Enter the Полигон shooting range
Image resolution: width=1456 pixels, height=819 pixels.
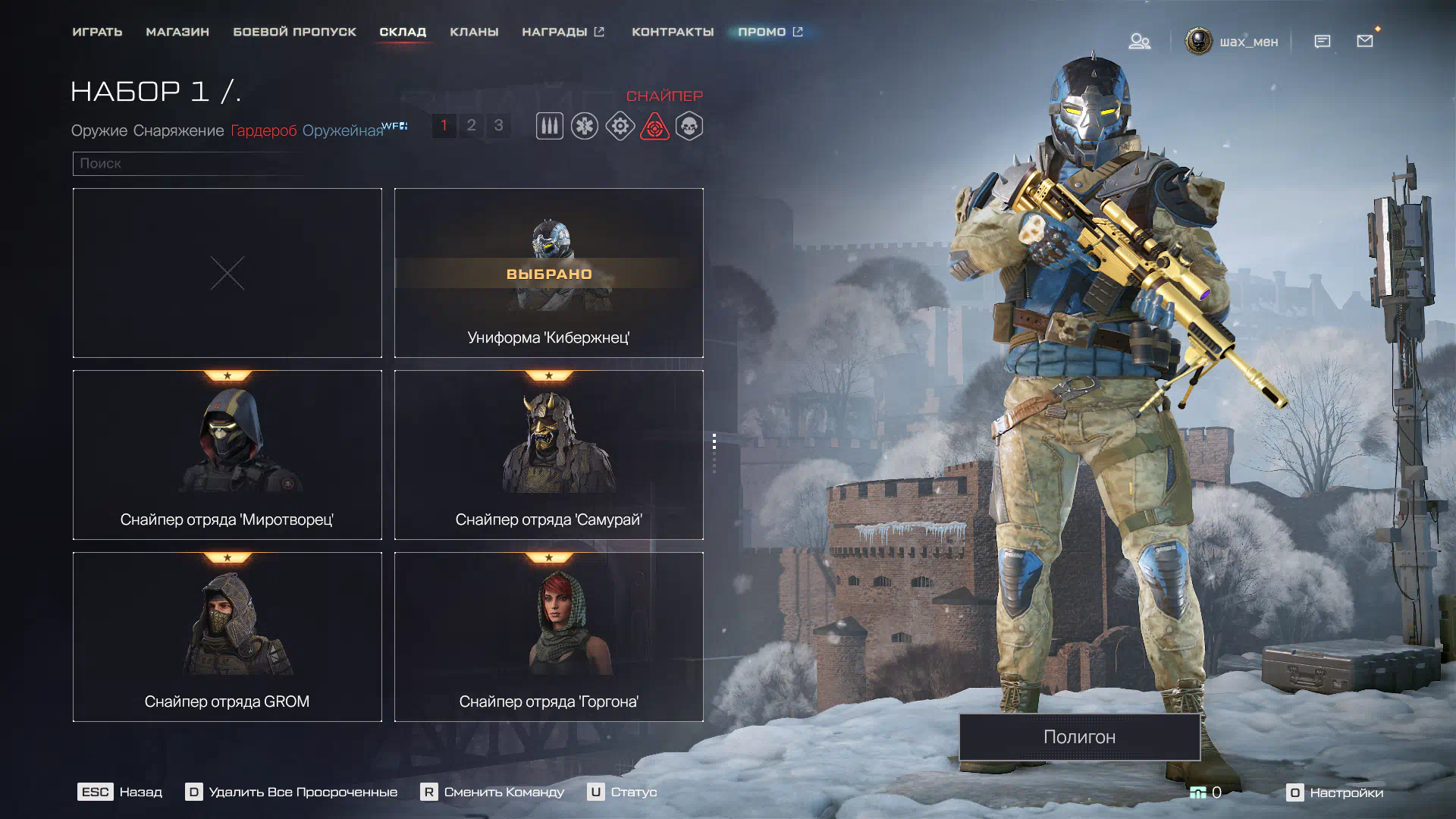(1079, 736)
